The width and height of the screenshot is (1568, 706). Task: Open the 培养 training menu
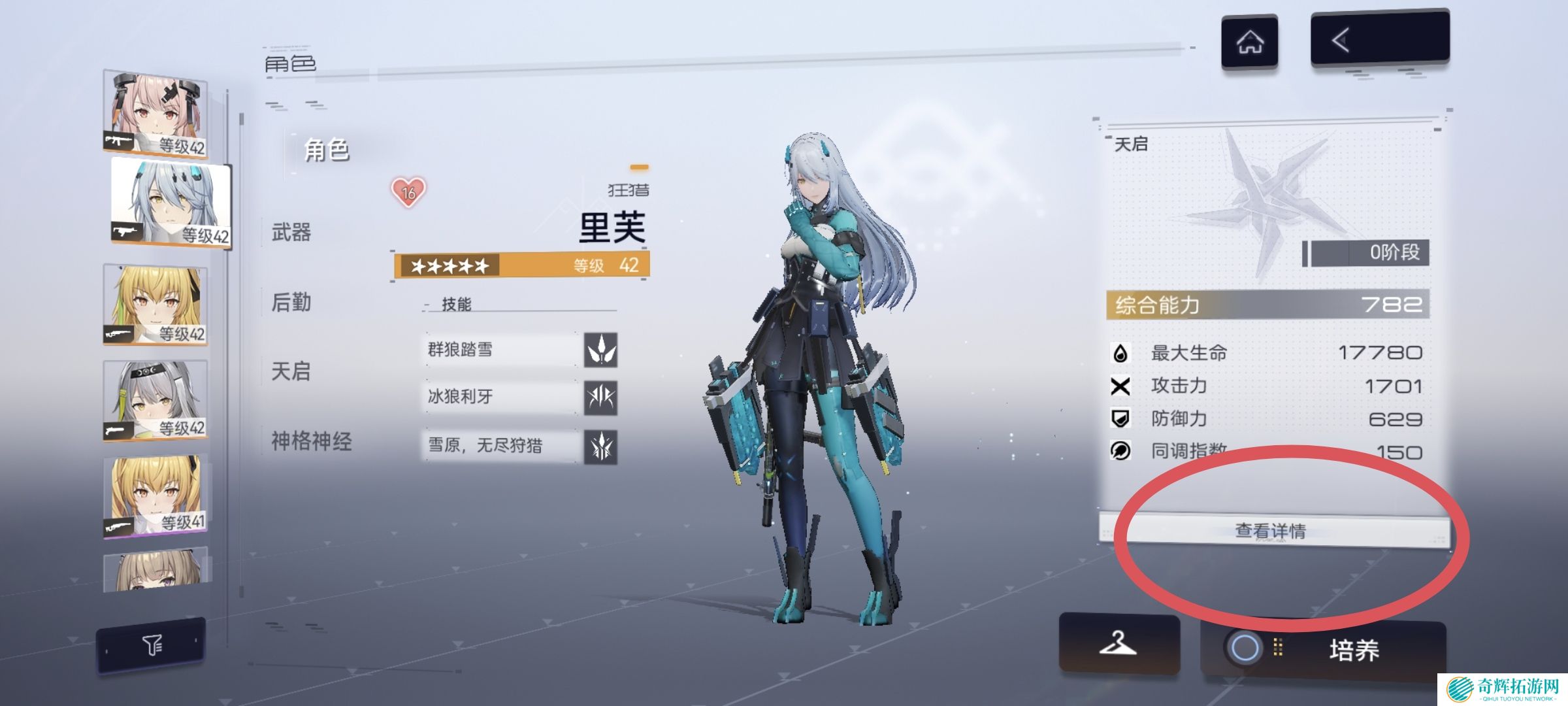[1324, 648]
